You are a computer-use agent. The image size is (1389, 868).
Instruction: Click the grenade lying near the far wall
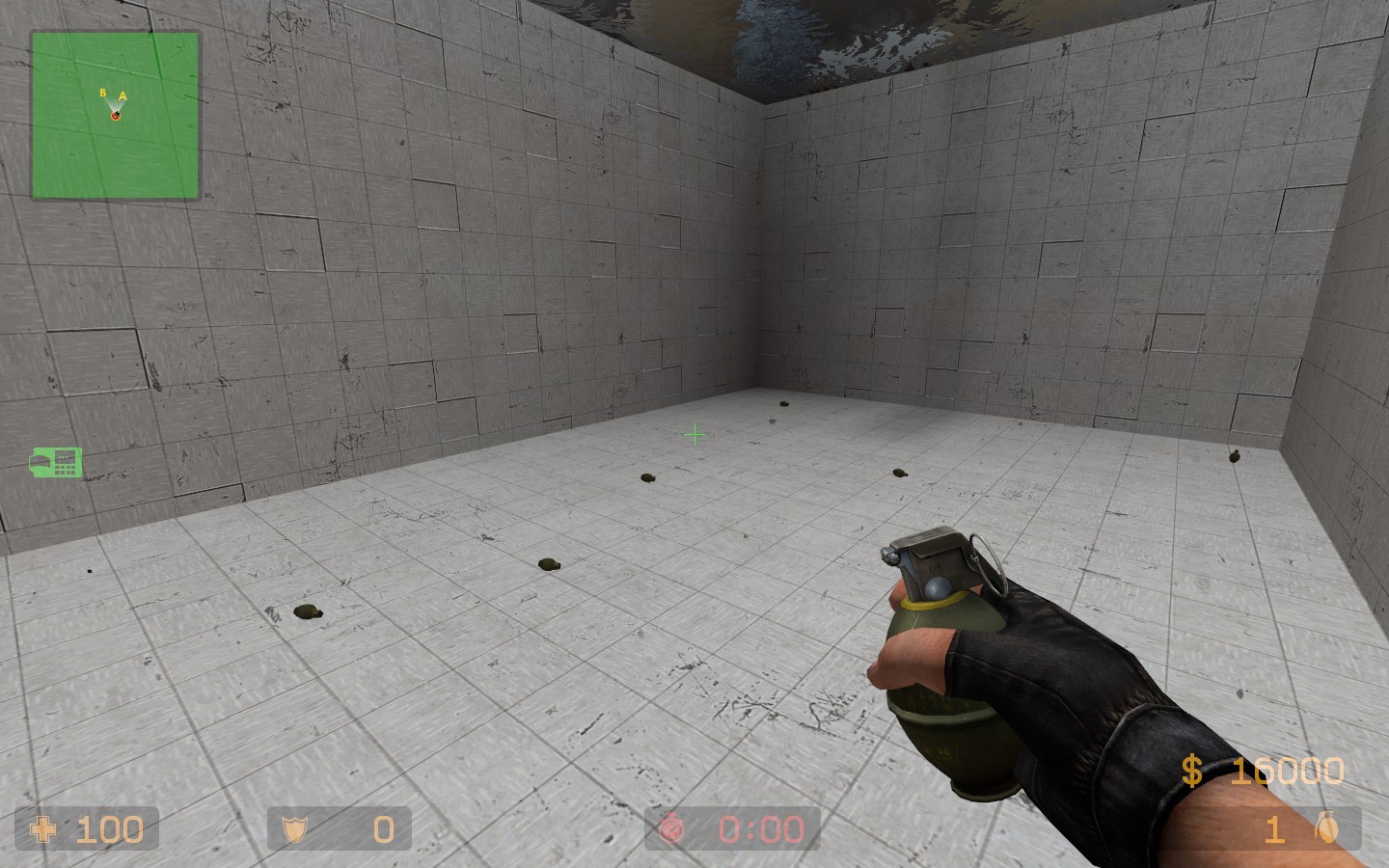click(x=783, y=402)
